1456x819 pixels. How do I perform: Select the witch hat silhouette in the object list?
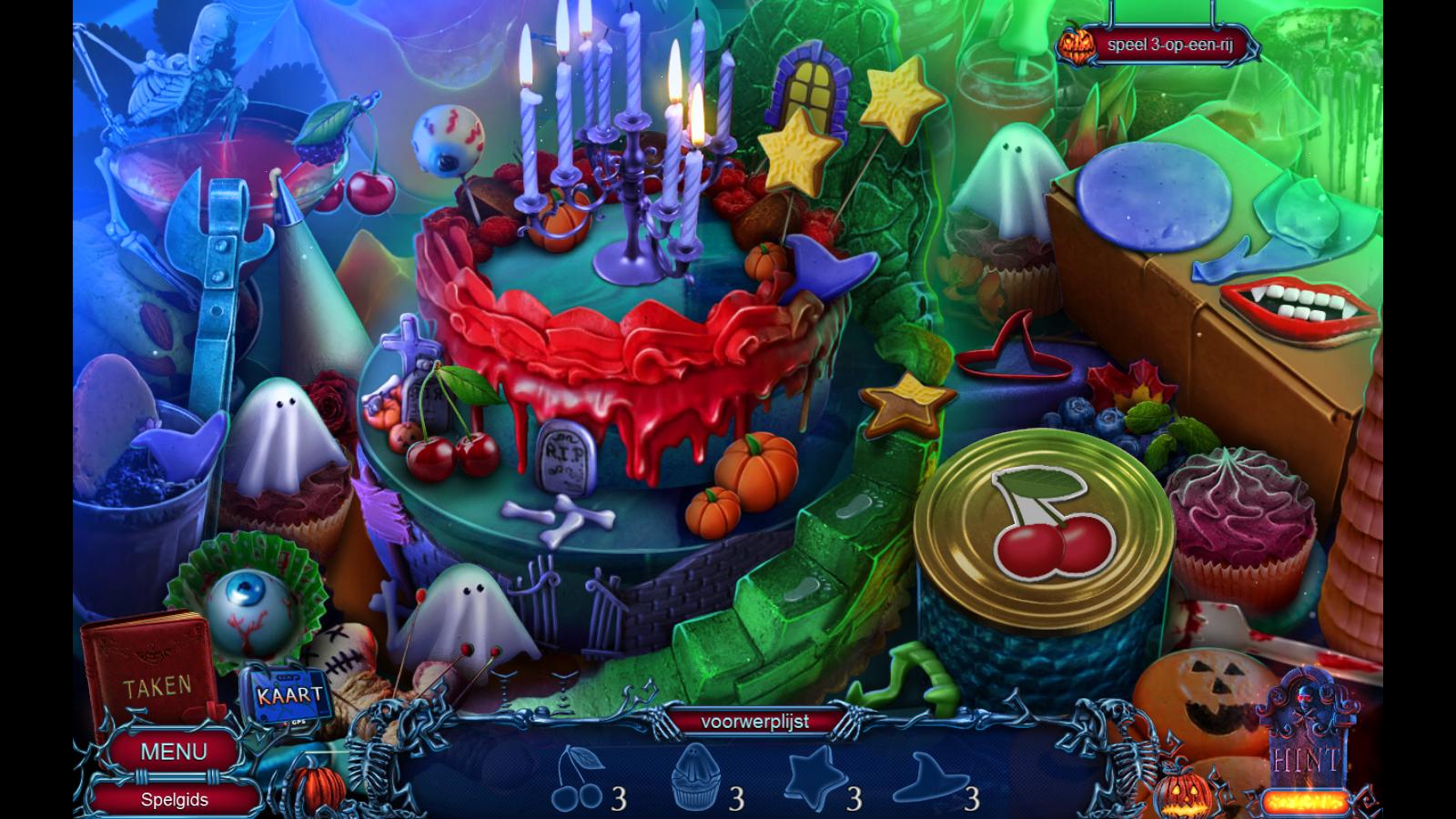pyautogui.click(x=928, y=776)
